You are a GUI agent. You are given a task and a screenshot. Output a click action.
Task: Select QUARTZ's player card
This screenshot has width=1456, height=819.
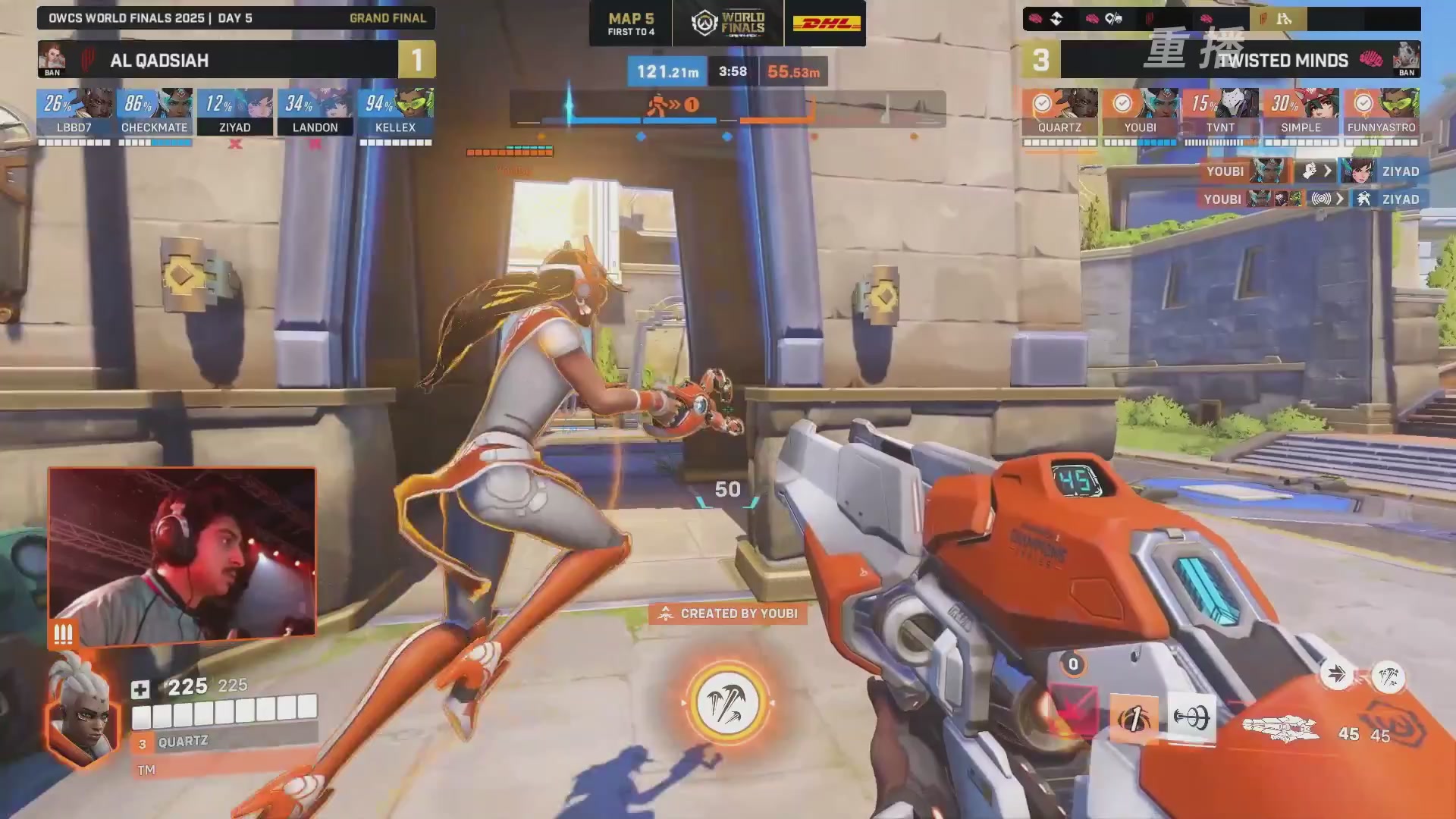[x=1059, y=112]
